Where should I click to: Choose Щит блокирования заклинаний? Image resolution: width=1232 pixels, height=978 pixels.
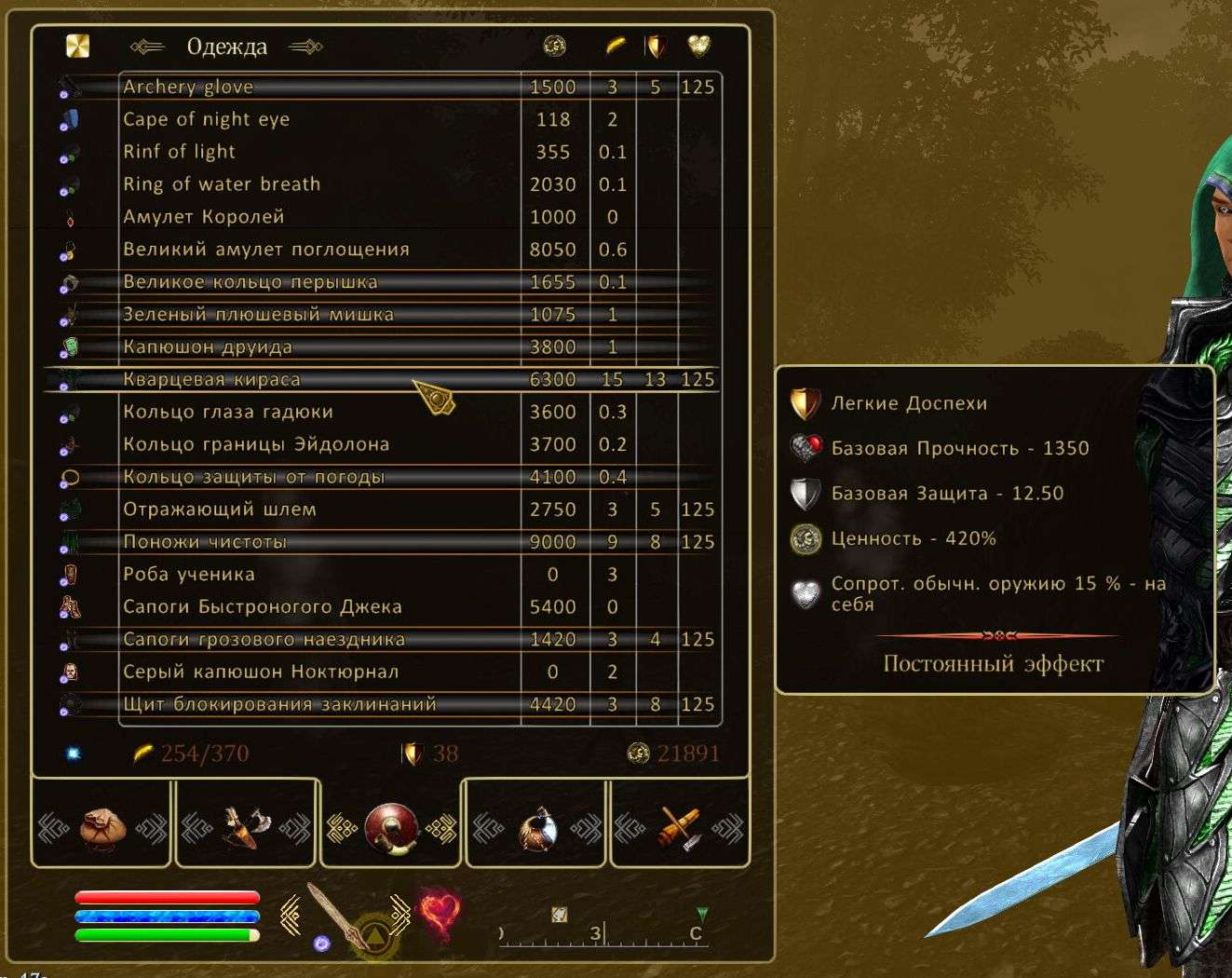[279, 704]
